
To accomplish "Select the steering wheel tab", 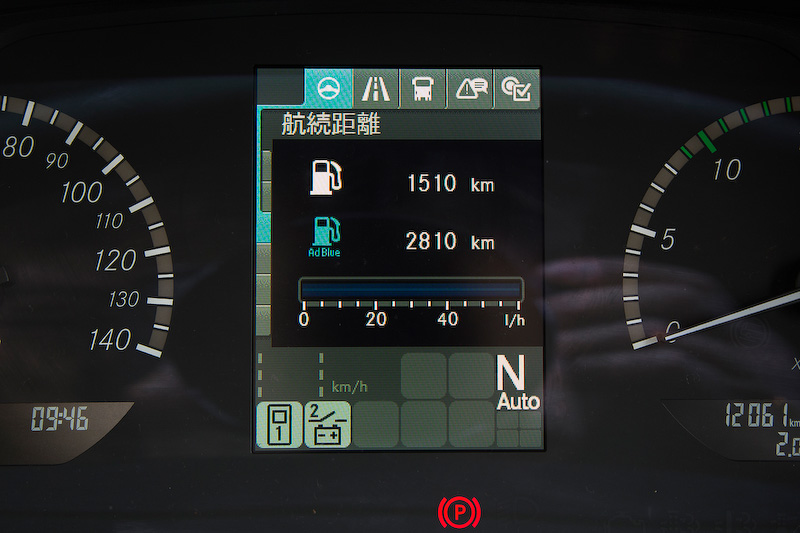I will click(327, 89).
